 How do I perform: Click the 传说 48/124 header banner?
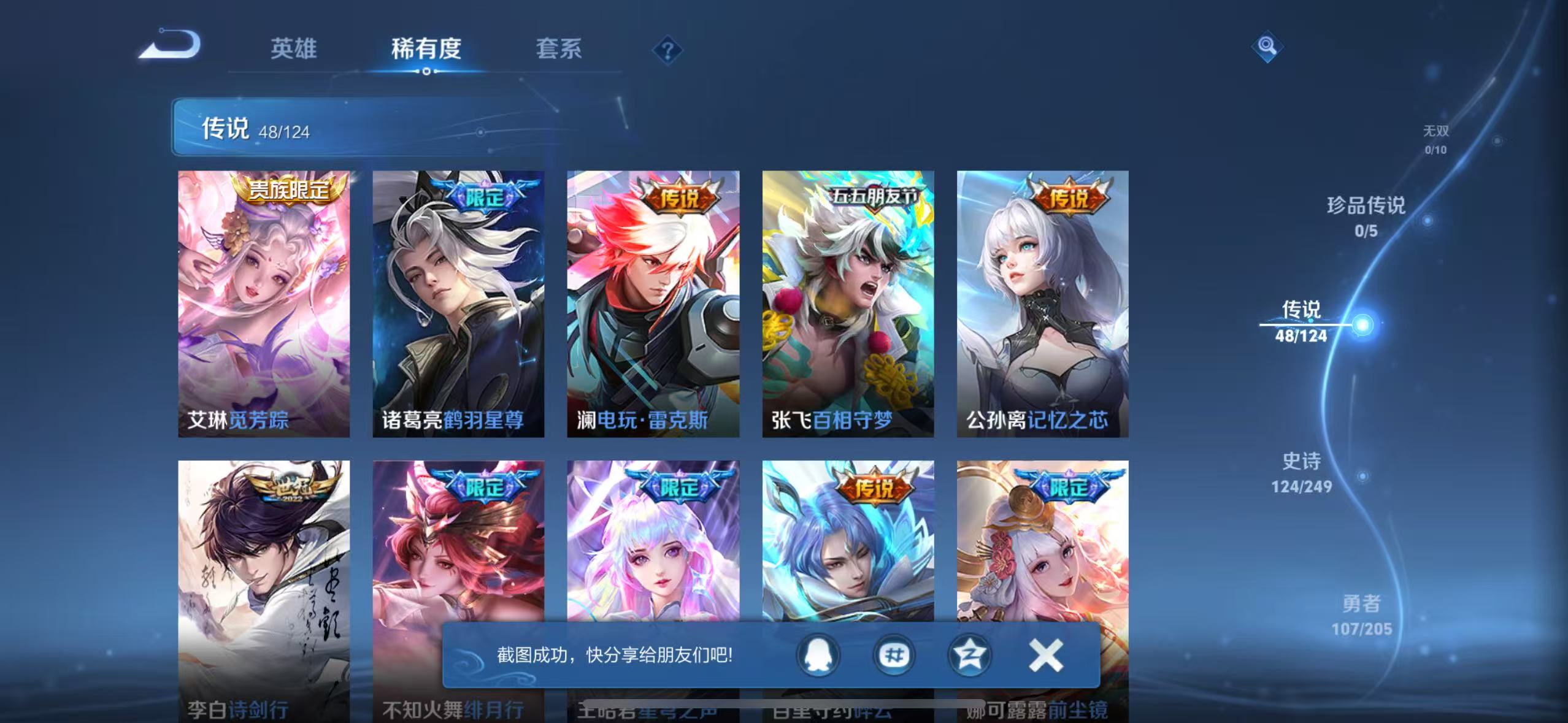click(x=258, y=129)
